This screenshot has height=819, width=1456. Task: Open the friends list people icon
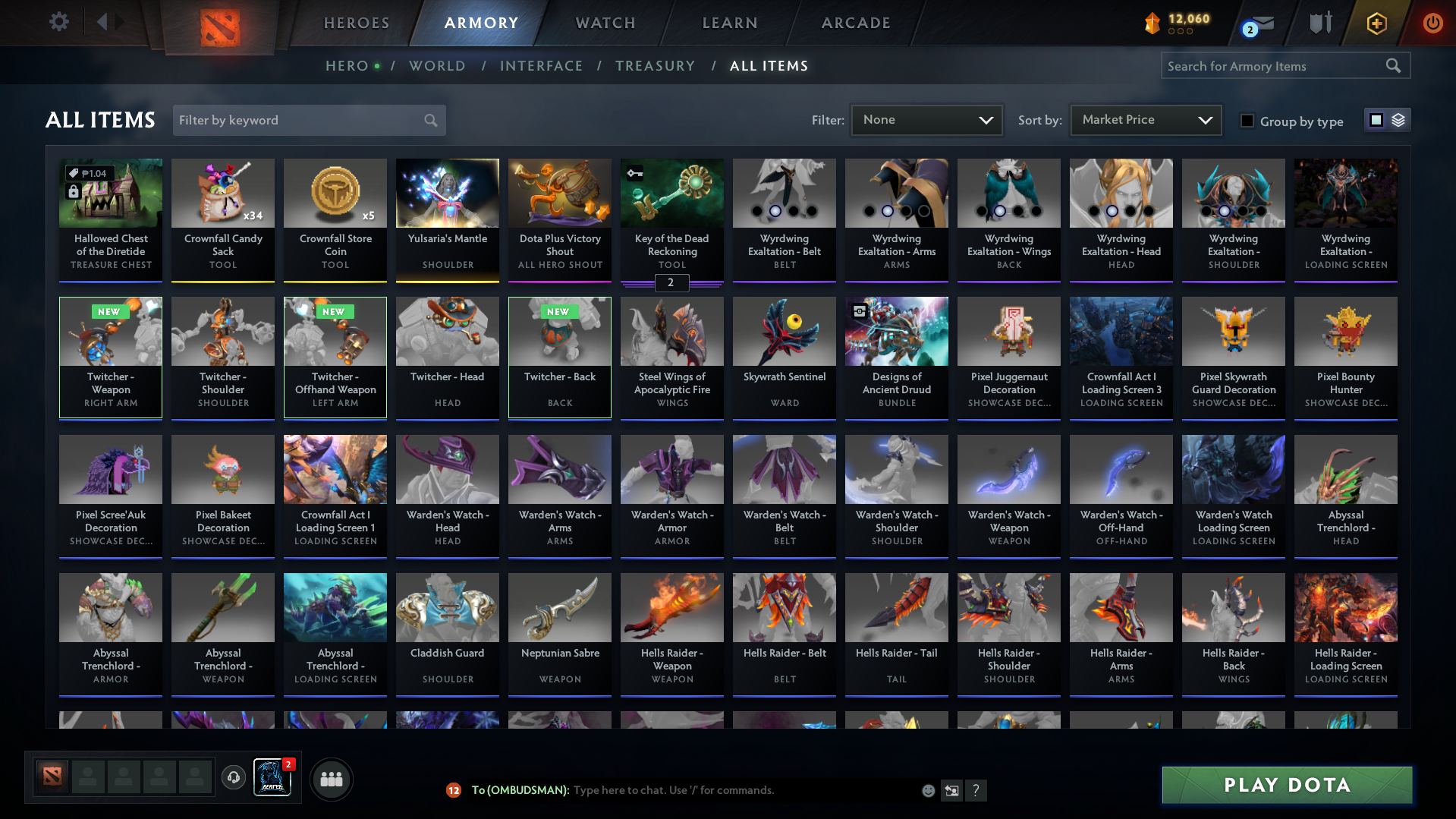pos(331,779)
